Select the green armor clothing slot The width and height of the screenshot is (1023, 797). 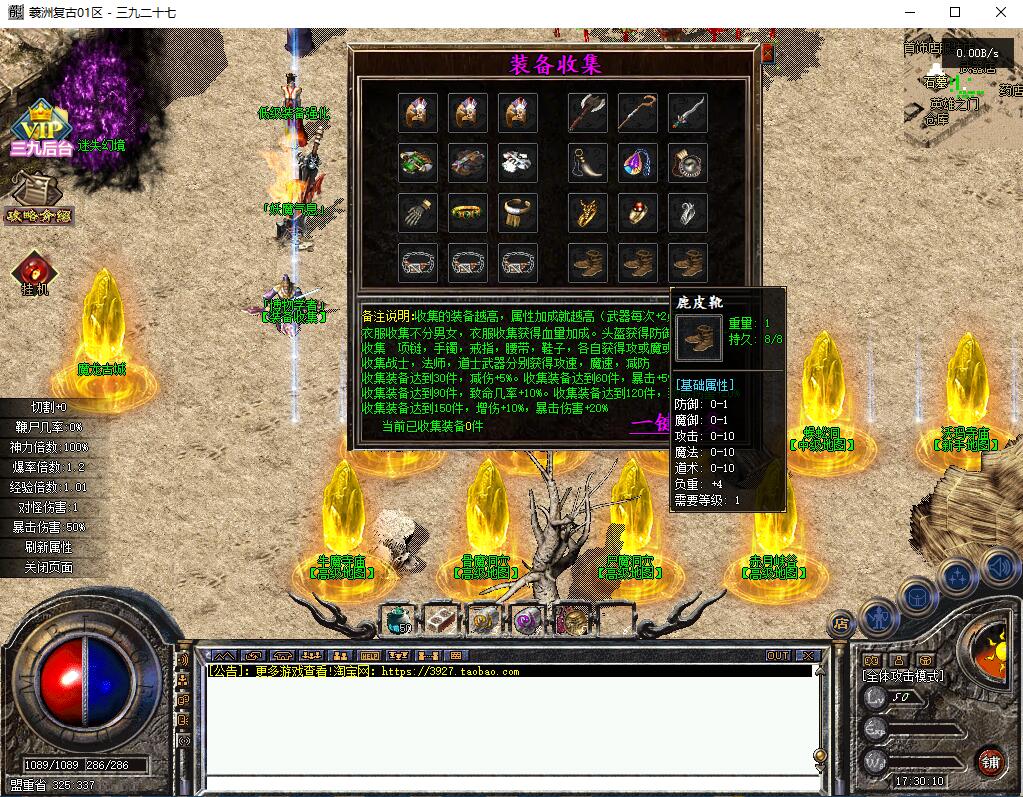pyautogui.click(x=418, y=163)
